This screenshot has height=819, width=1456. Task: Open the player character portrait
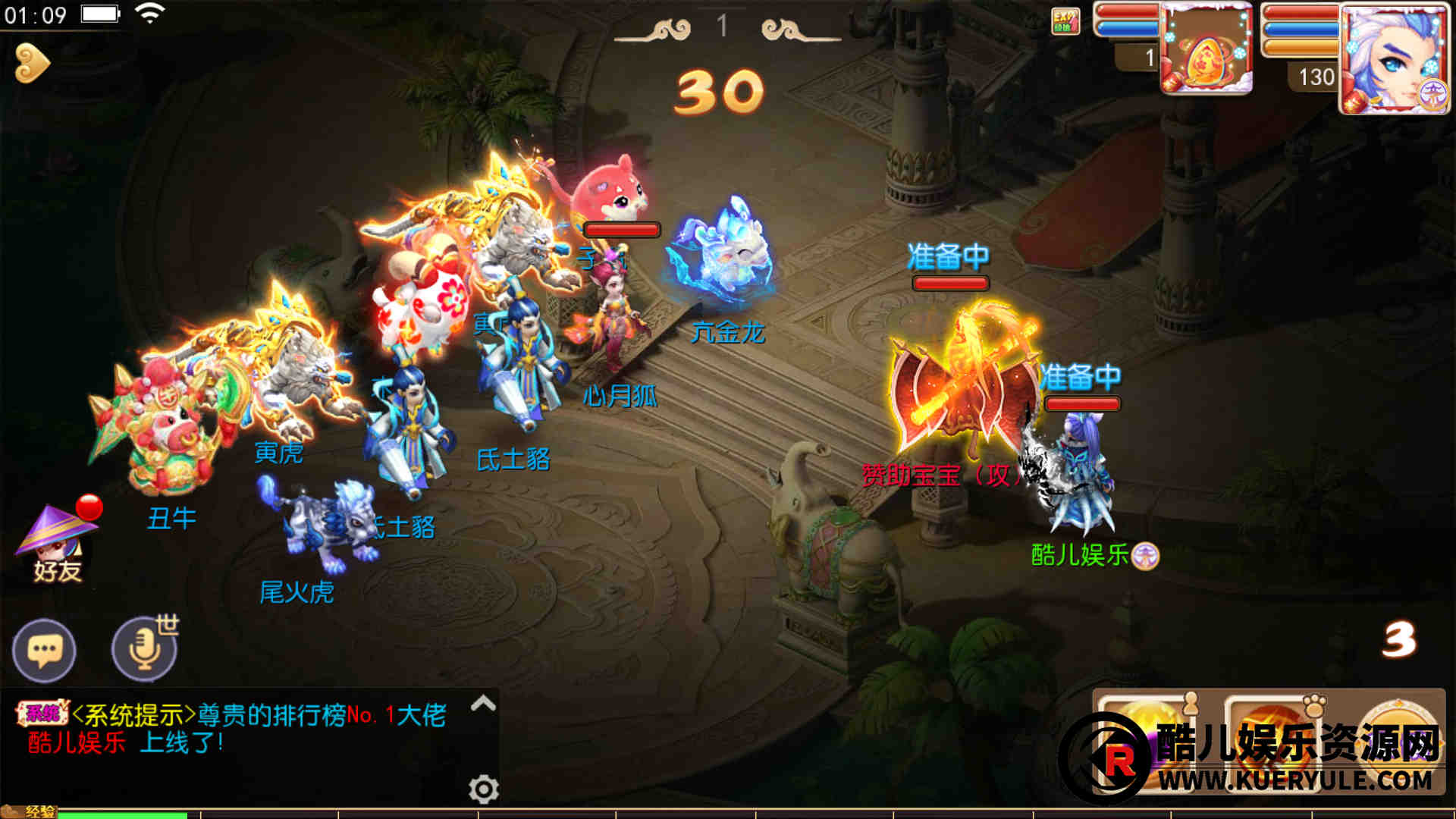(1394, 59)
